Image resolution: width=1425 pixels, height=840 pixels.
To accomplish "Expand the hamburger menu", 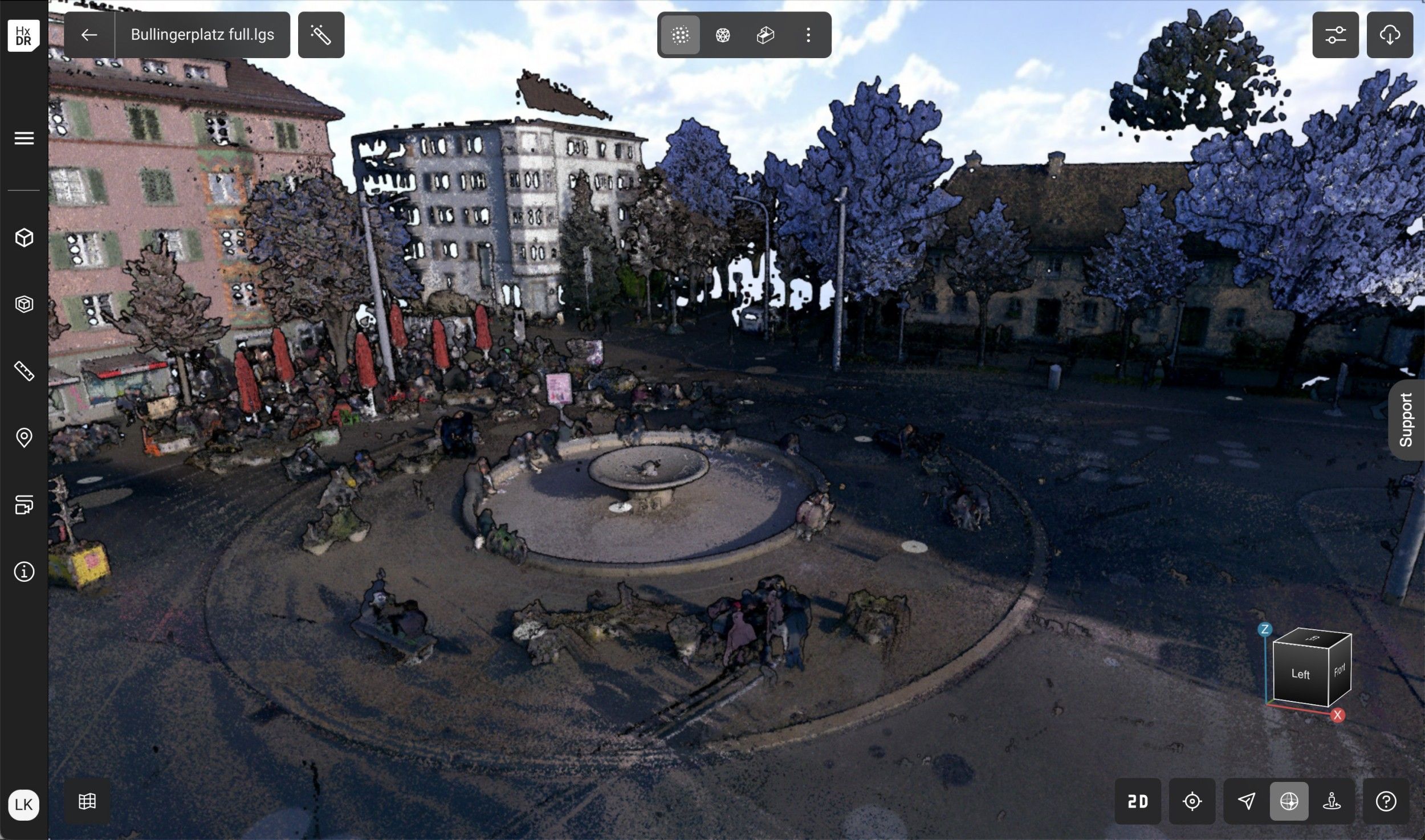I will tap(24, 138).
